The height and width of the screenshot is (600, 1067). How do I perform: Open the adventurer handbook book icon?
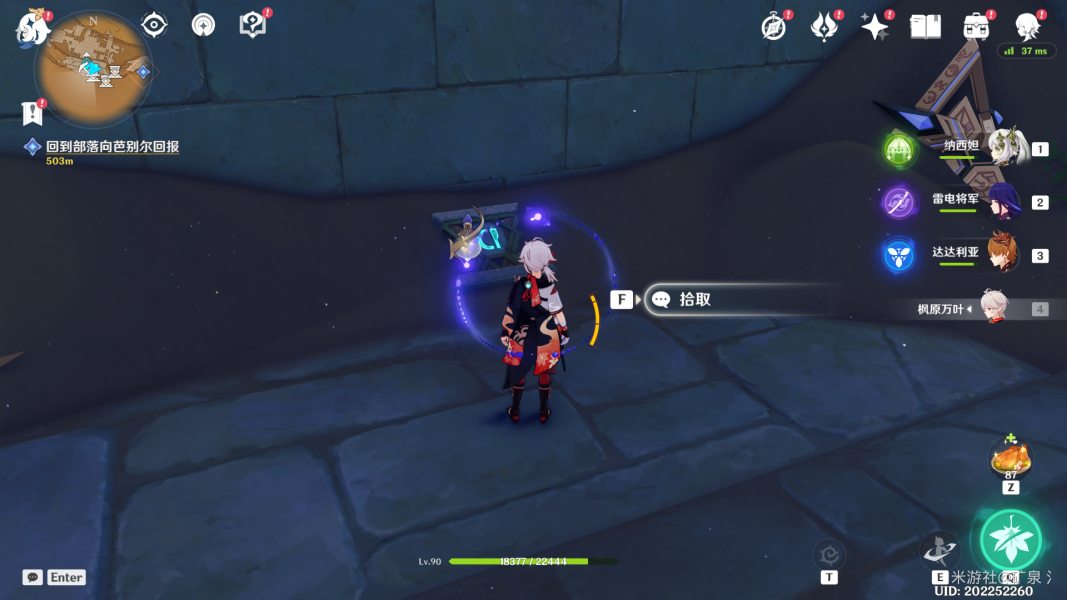925,27
